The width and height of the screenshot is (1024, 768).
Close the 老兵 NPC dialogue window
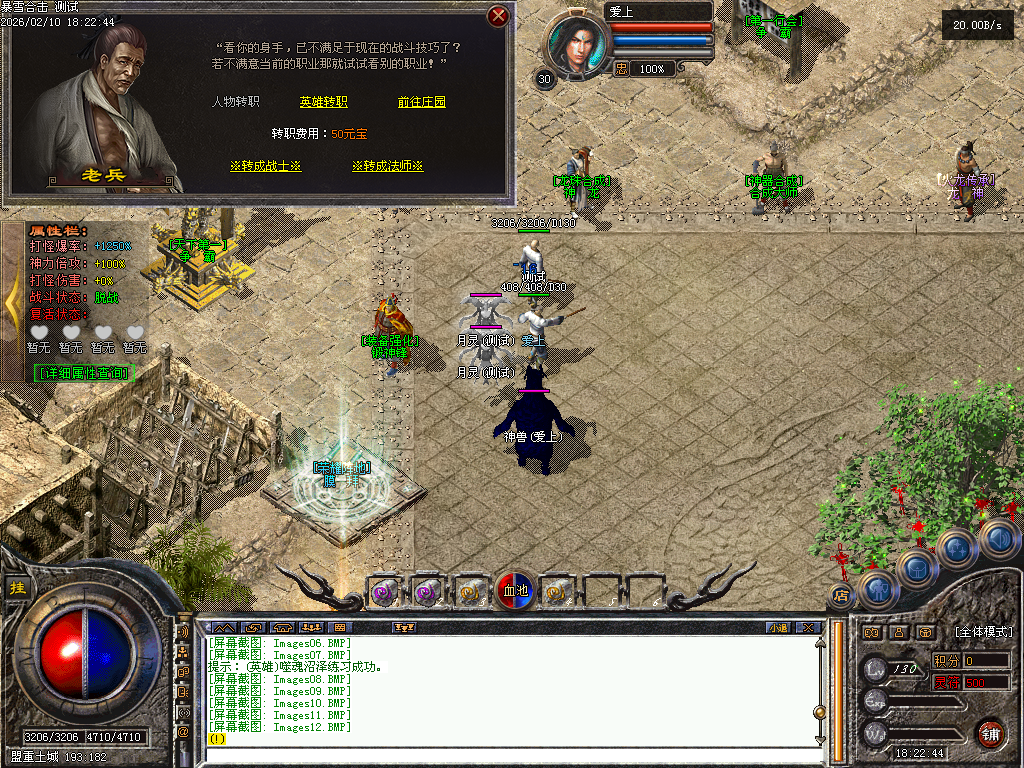(498, 16)
